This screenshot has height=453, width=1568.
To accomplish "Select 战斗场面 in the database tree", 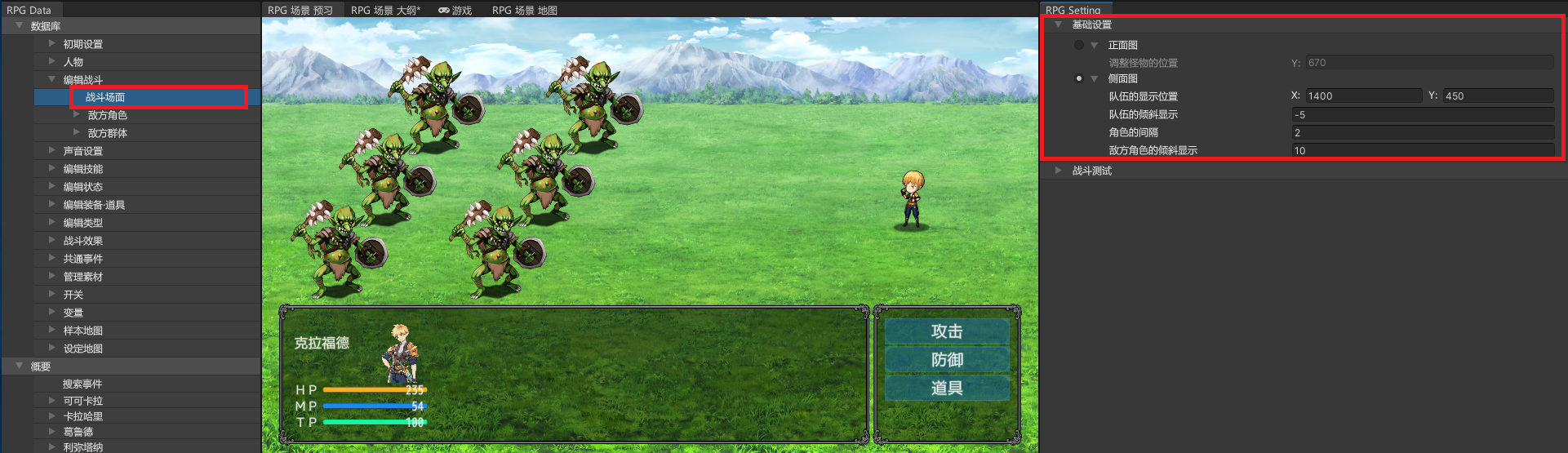I will (105, 97).
